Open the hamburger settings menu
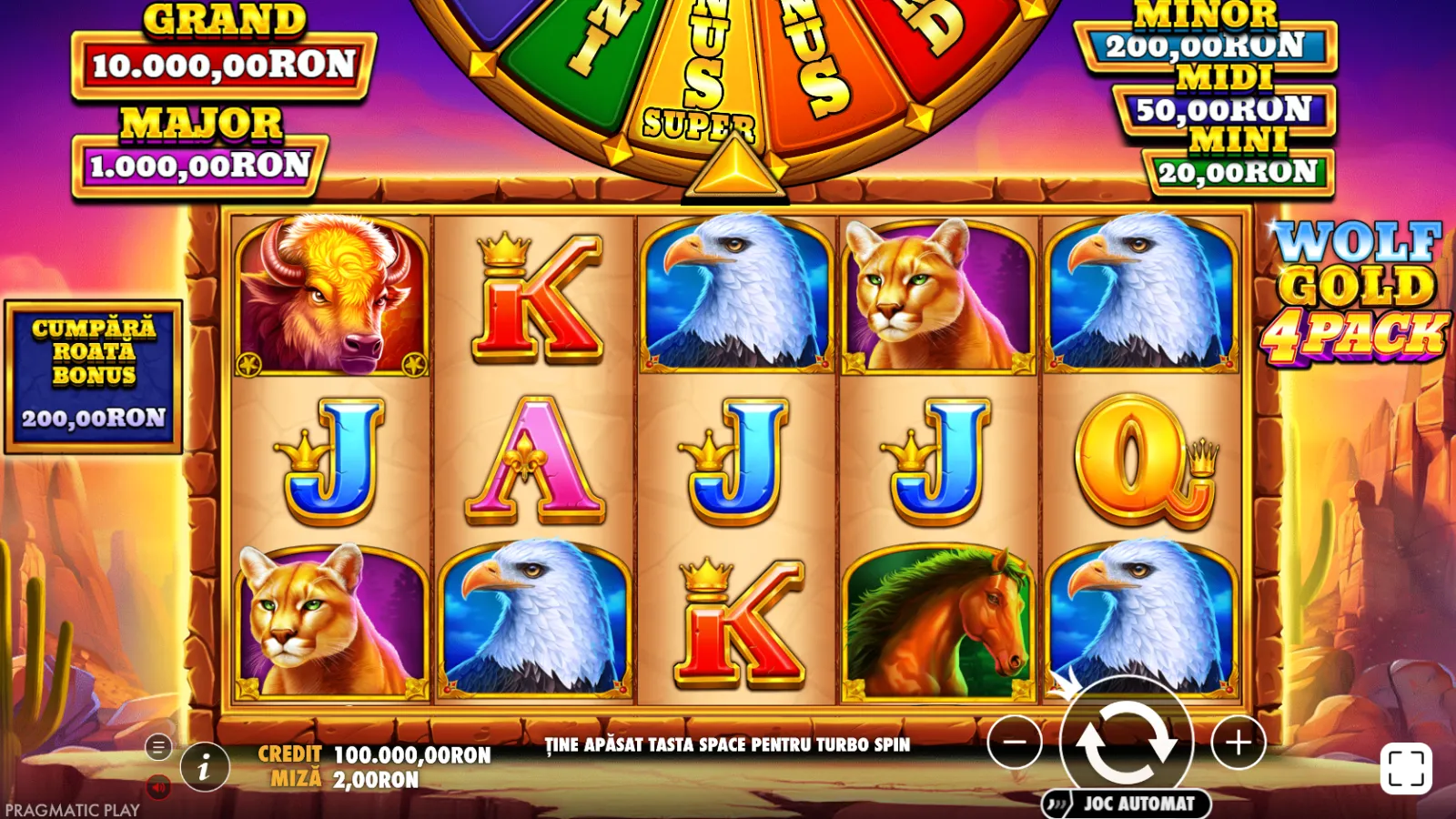1456x819 pixels. [x=158, y=747]
